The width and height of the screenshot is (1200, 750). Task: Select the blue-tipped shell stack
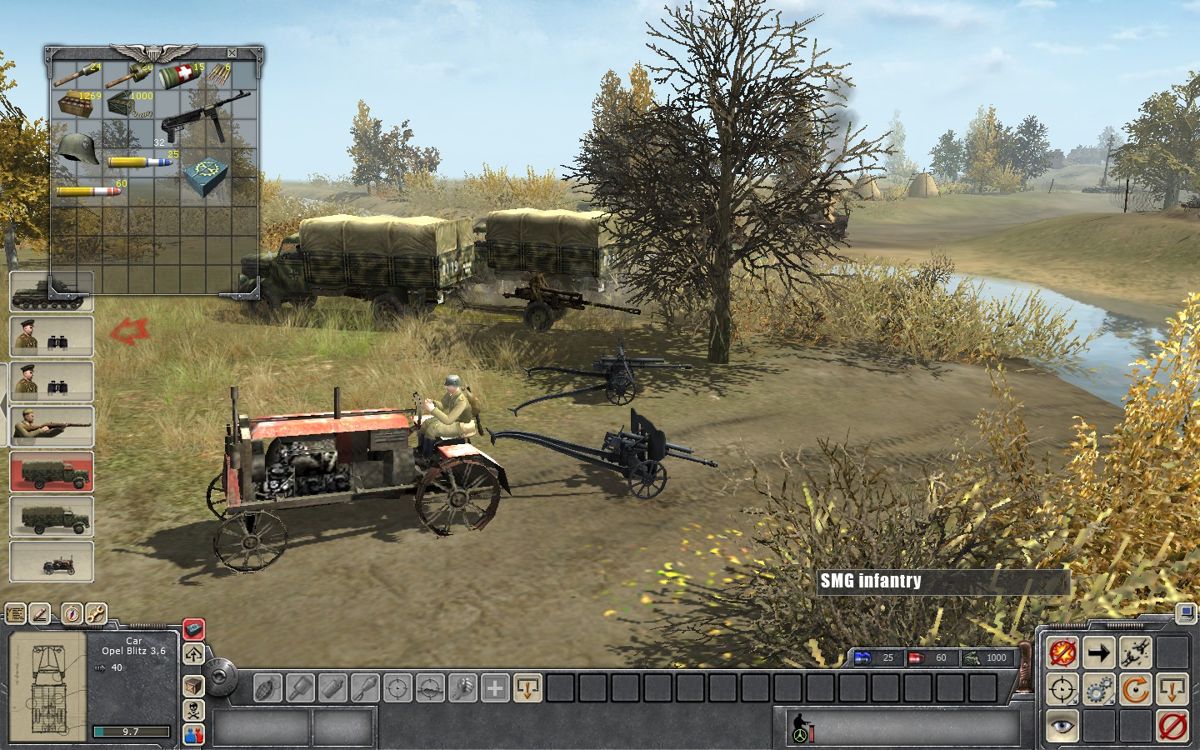pos(140,161)
